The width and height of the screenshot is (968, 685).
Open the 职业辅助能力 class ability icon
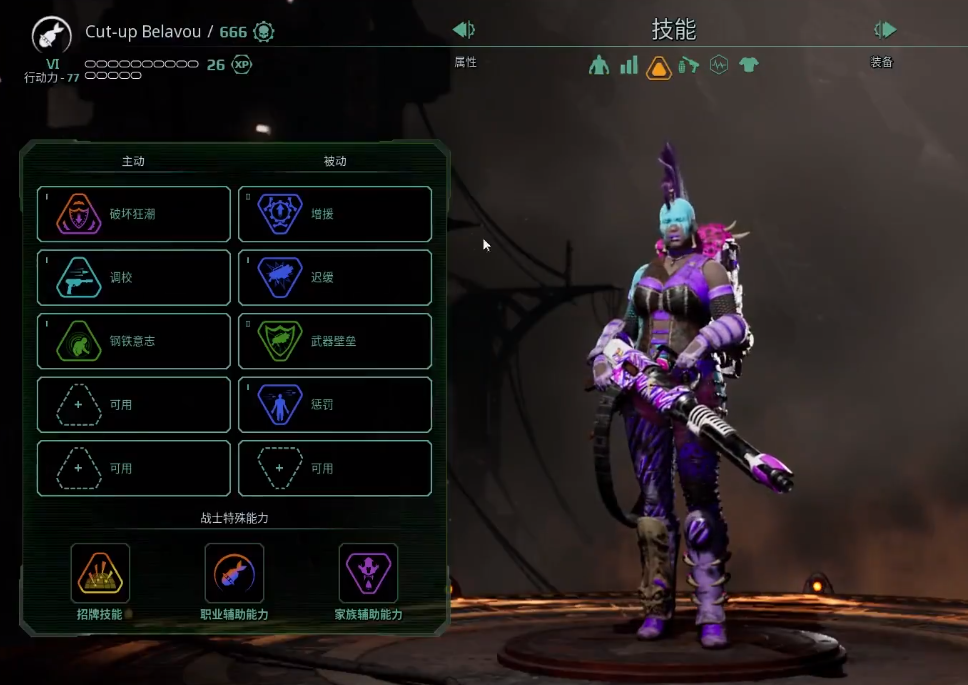tap(234, 573)
